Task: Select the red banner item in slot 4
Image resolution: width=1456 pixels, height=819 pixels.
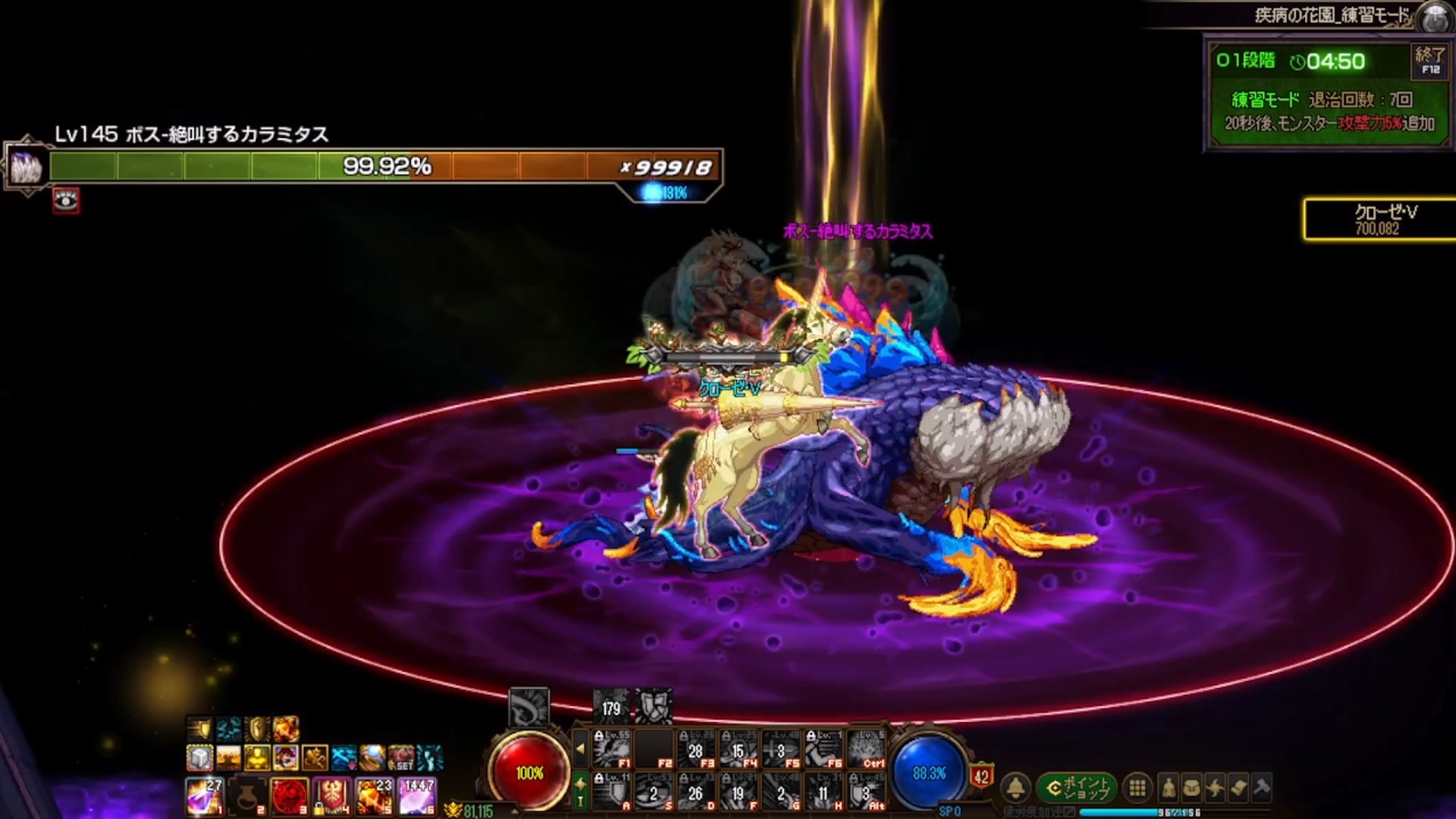Action: coord(331,796)
